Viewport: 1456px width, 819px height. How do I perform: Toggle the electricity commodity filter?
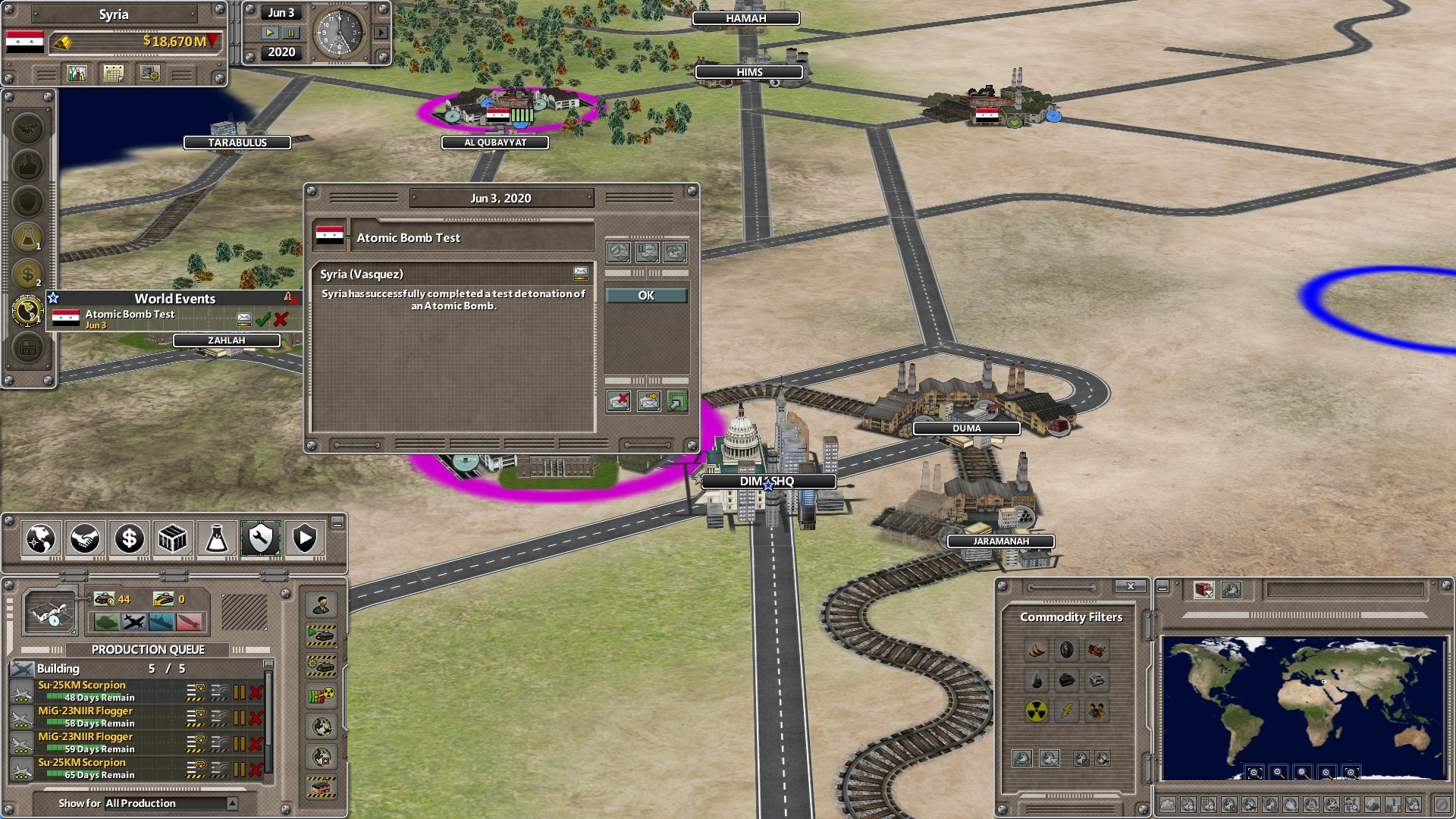point(1066,711)
